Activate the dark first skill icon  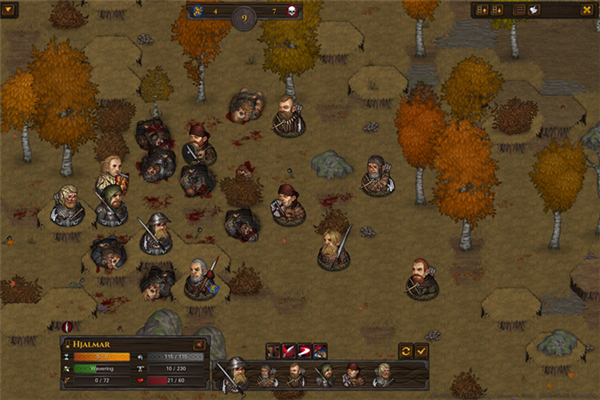click(272, 350)
